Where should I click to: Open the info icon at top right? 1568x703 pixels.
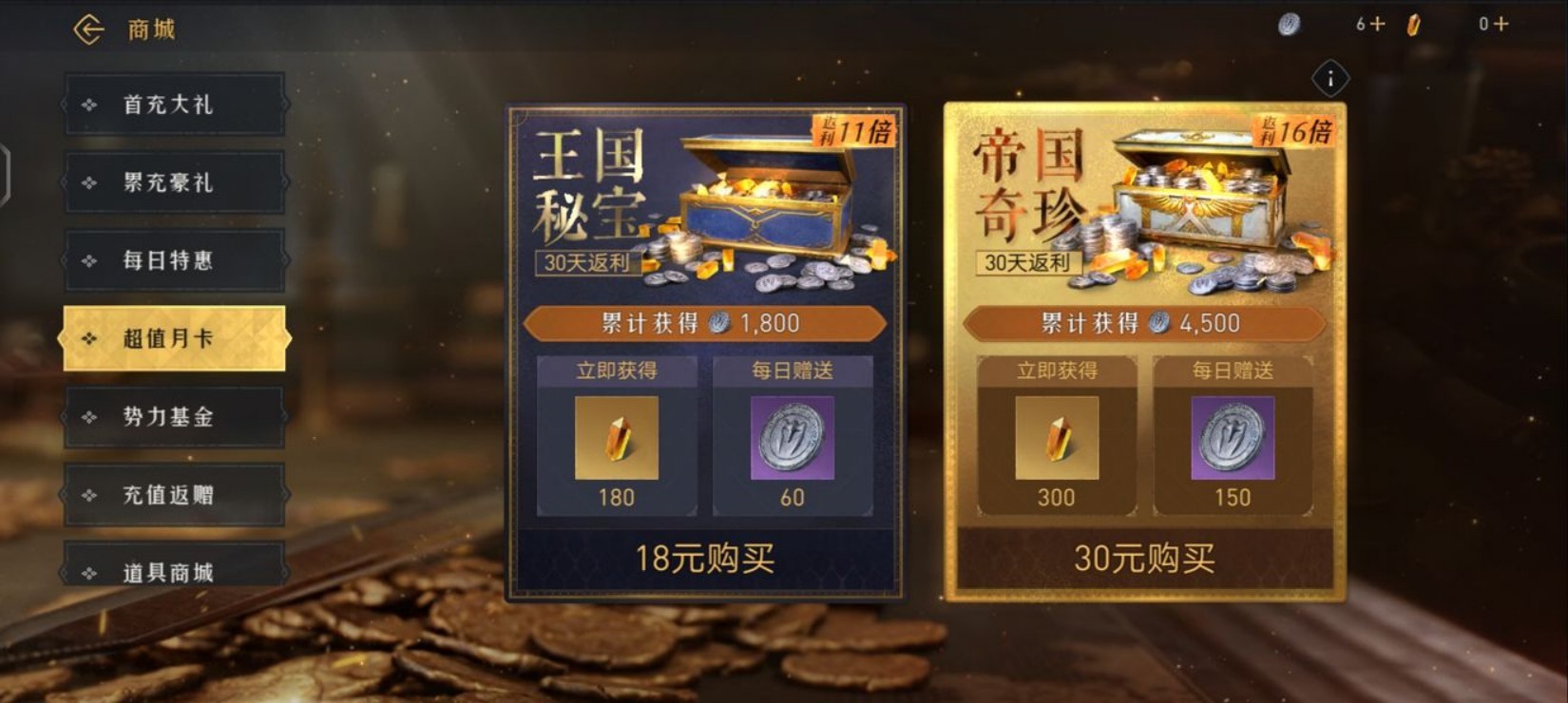point(1330,79)
